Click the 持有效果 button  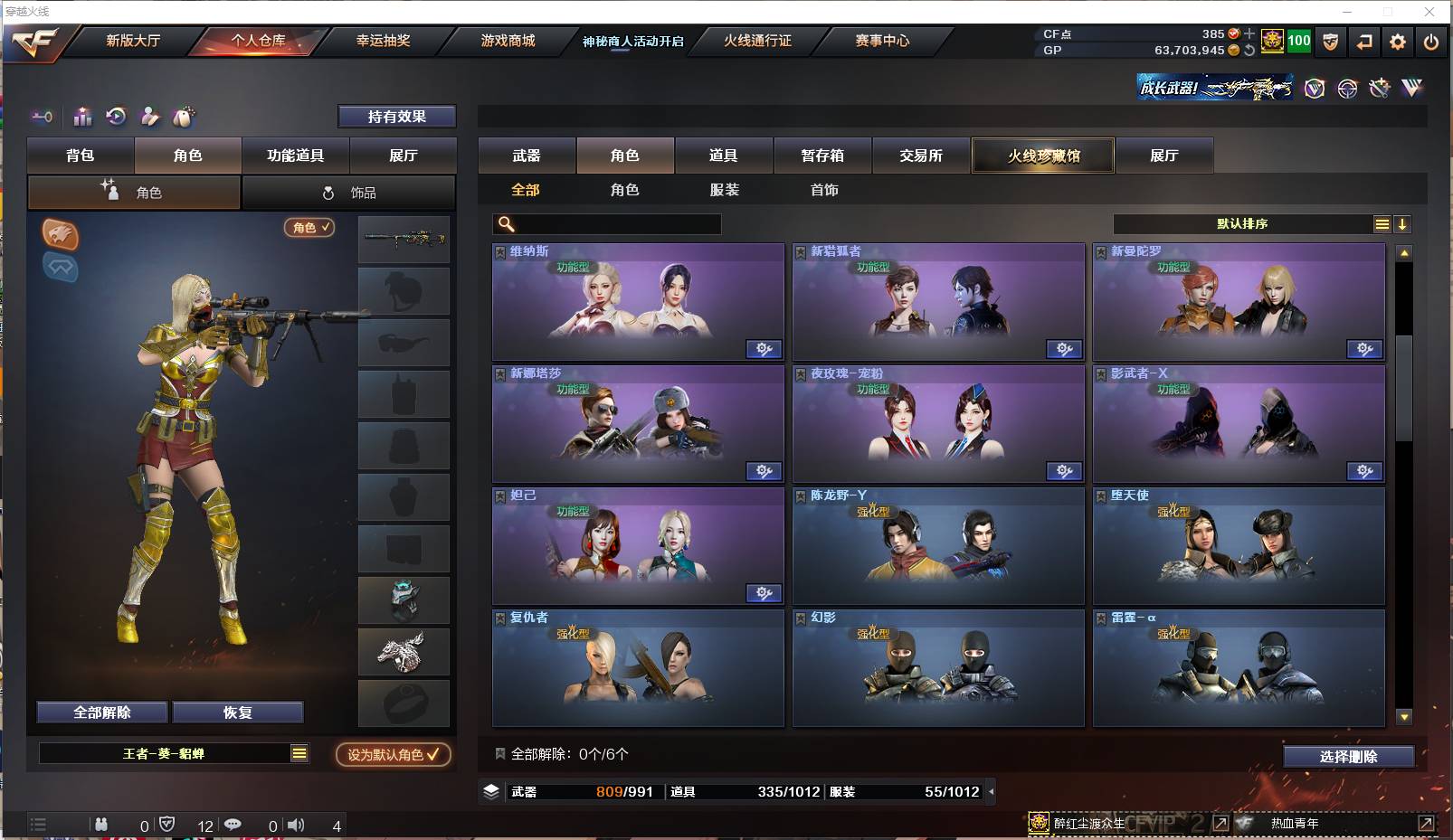[x=397, y=117]
